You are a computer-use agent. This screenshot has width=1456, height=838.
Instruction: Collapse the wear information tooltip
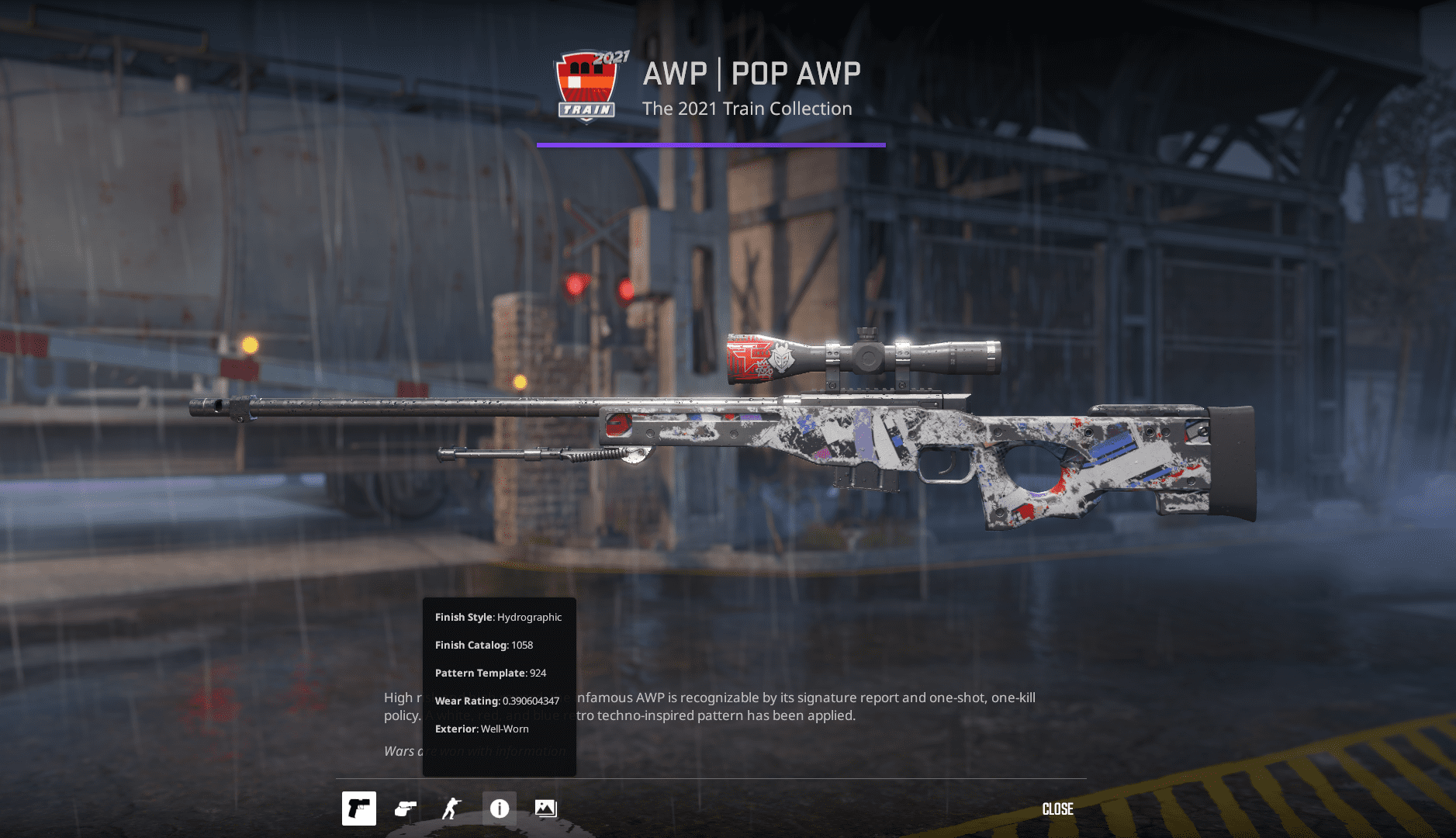tap(499, 809)
